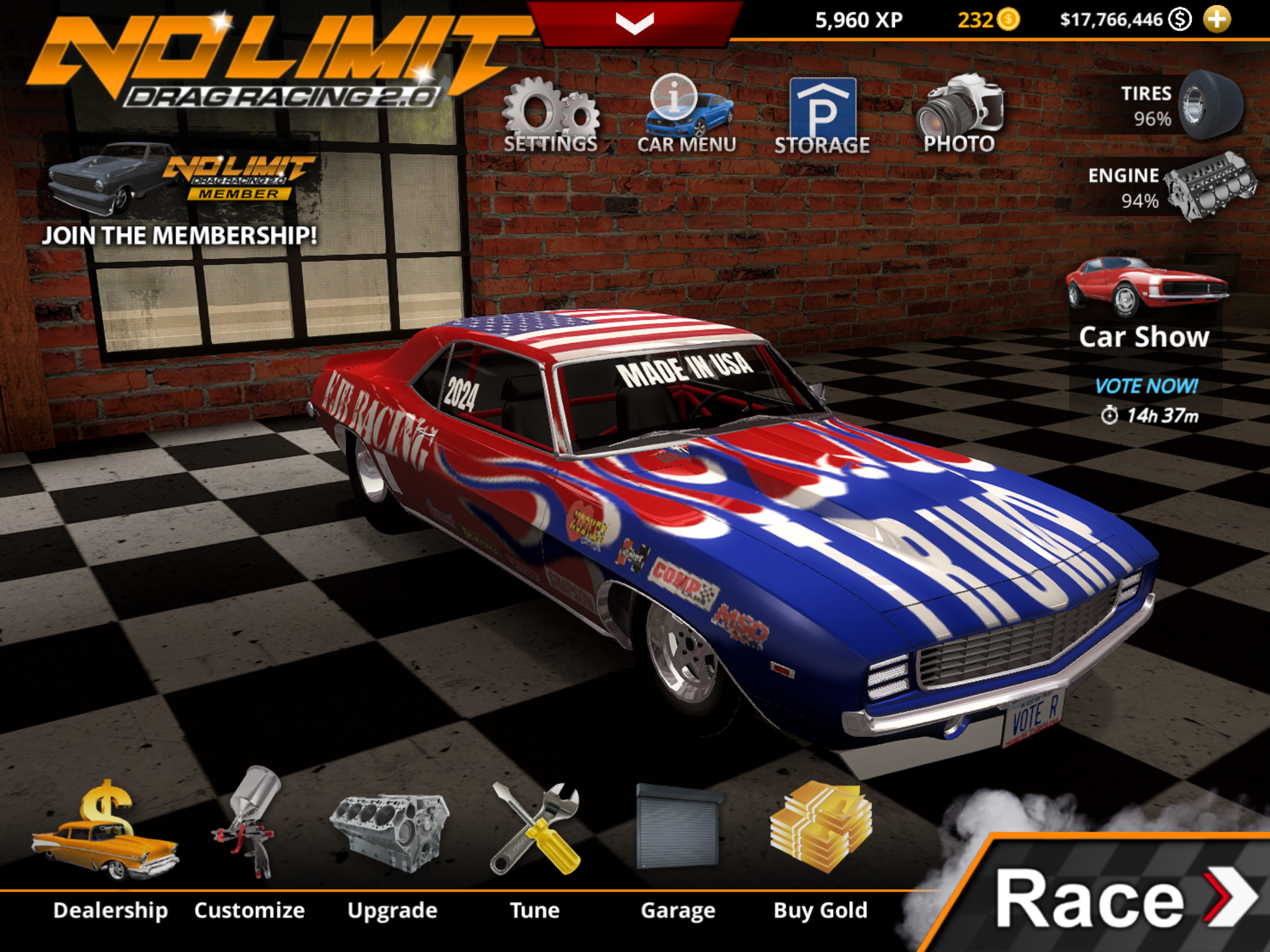This screenshot has height=952, width=1270.
Task: Start a race with the Race button
Action: [1117, 899]
